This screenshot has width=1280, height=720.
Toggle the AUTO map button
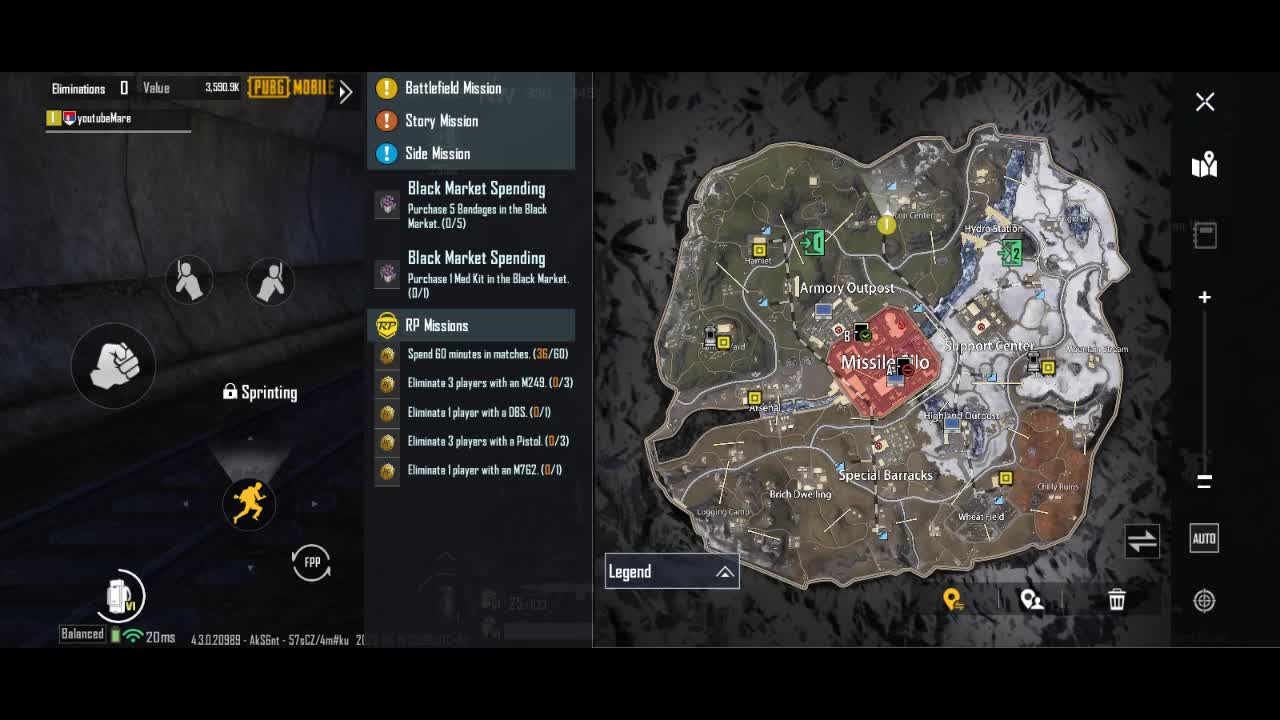click(1204, 538)
